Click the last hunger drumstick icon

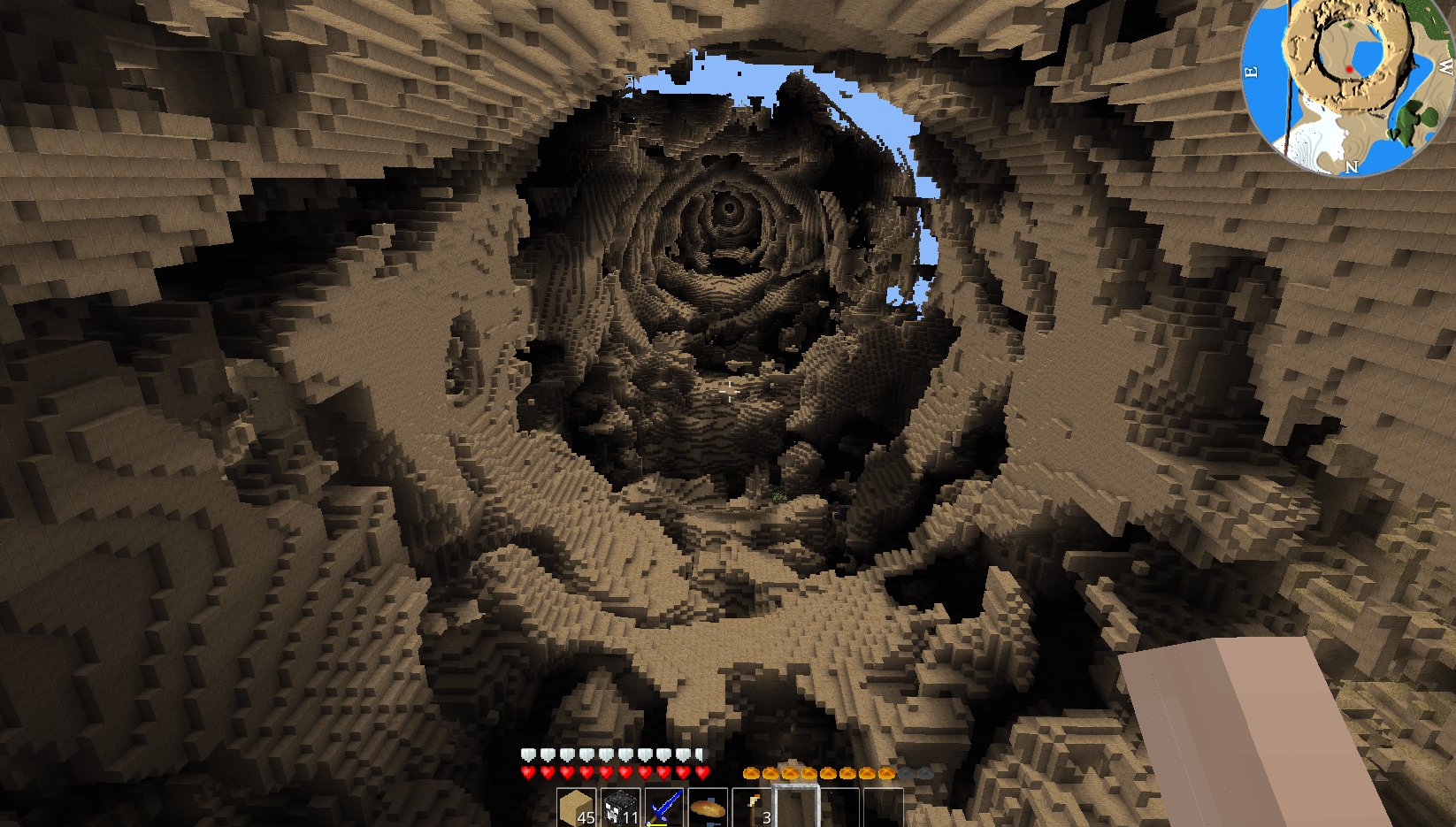[885, 772]
